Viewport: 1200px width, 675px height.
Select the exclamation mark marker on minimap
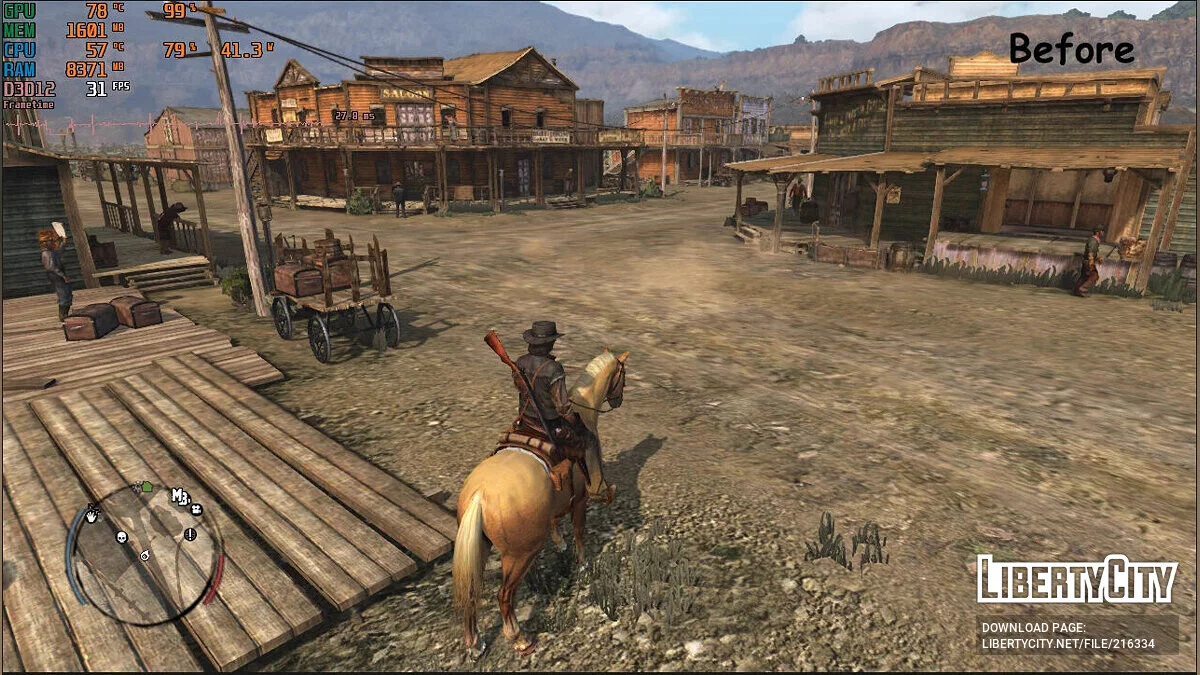[189, 534]
